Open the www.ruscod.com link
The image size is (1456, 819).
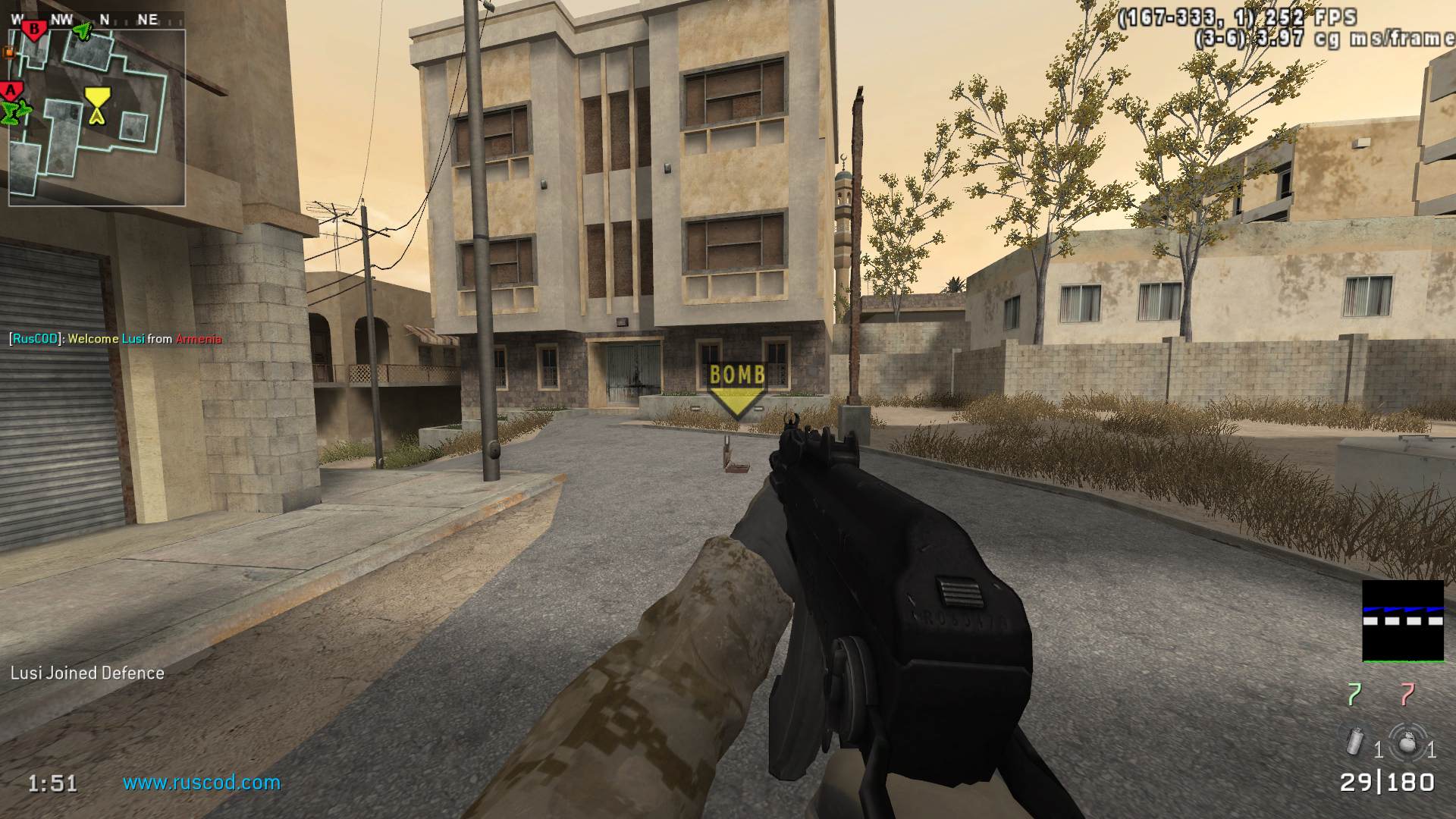[202, 783]
